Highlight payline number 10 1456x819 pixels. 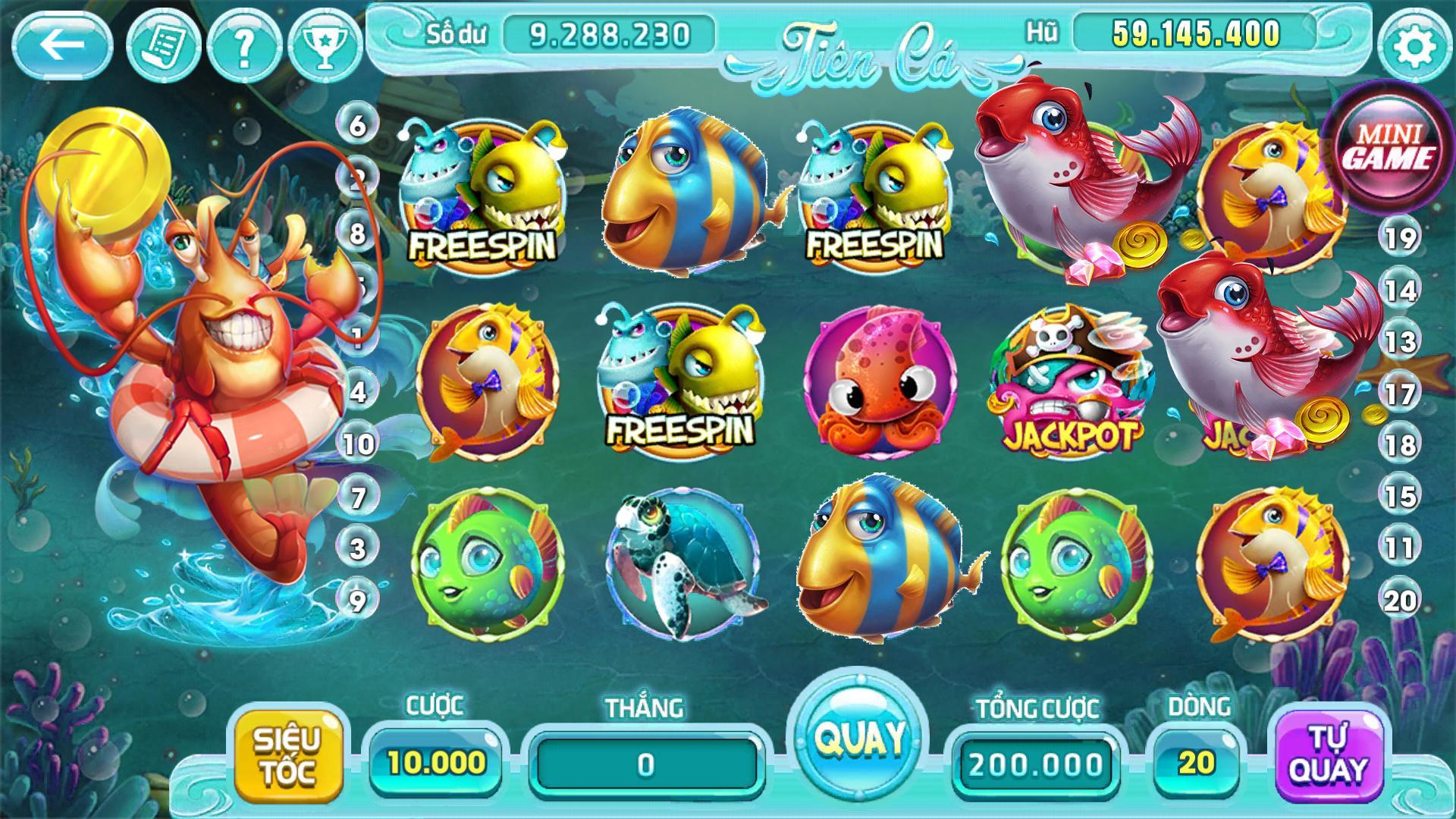tap(358, 444)
